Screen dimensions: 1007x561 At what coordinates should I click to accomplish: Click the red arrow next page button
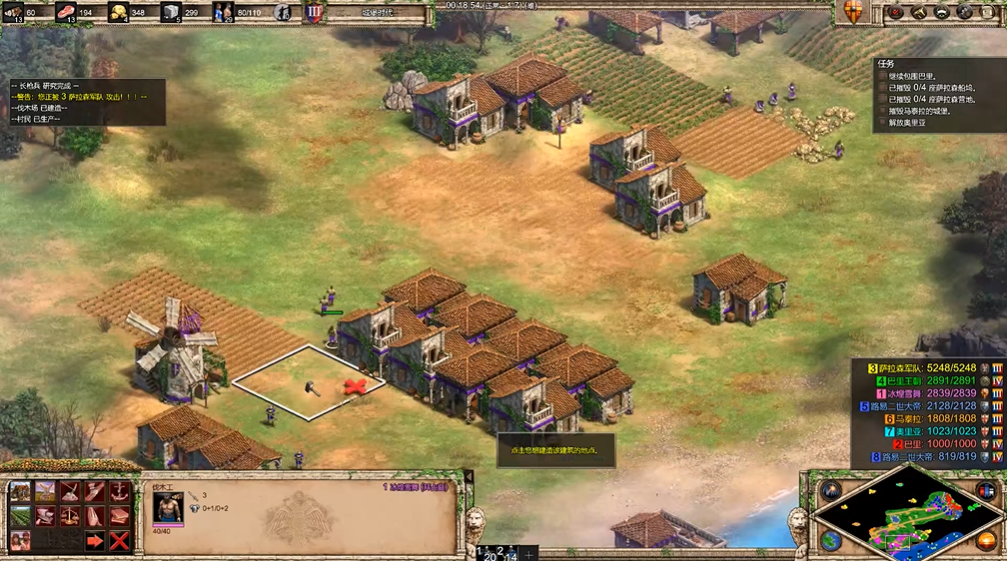click(95, 541)
